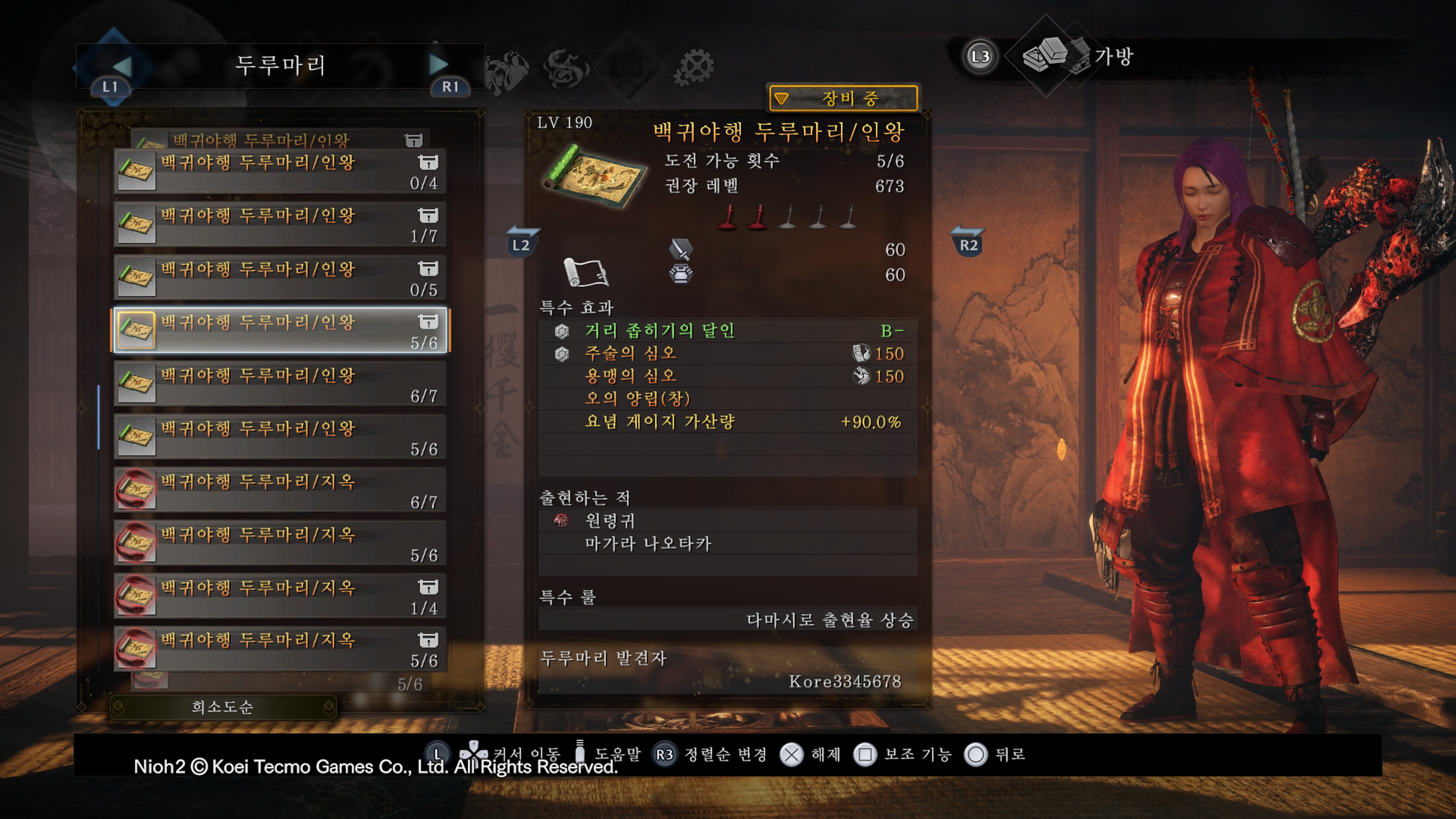Viewport: 1456px width, 819px height.
Task: Go to next category with right arrow
Action: (x=438, y=65)
